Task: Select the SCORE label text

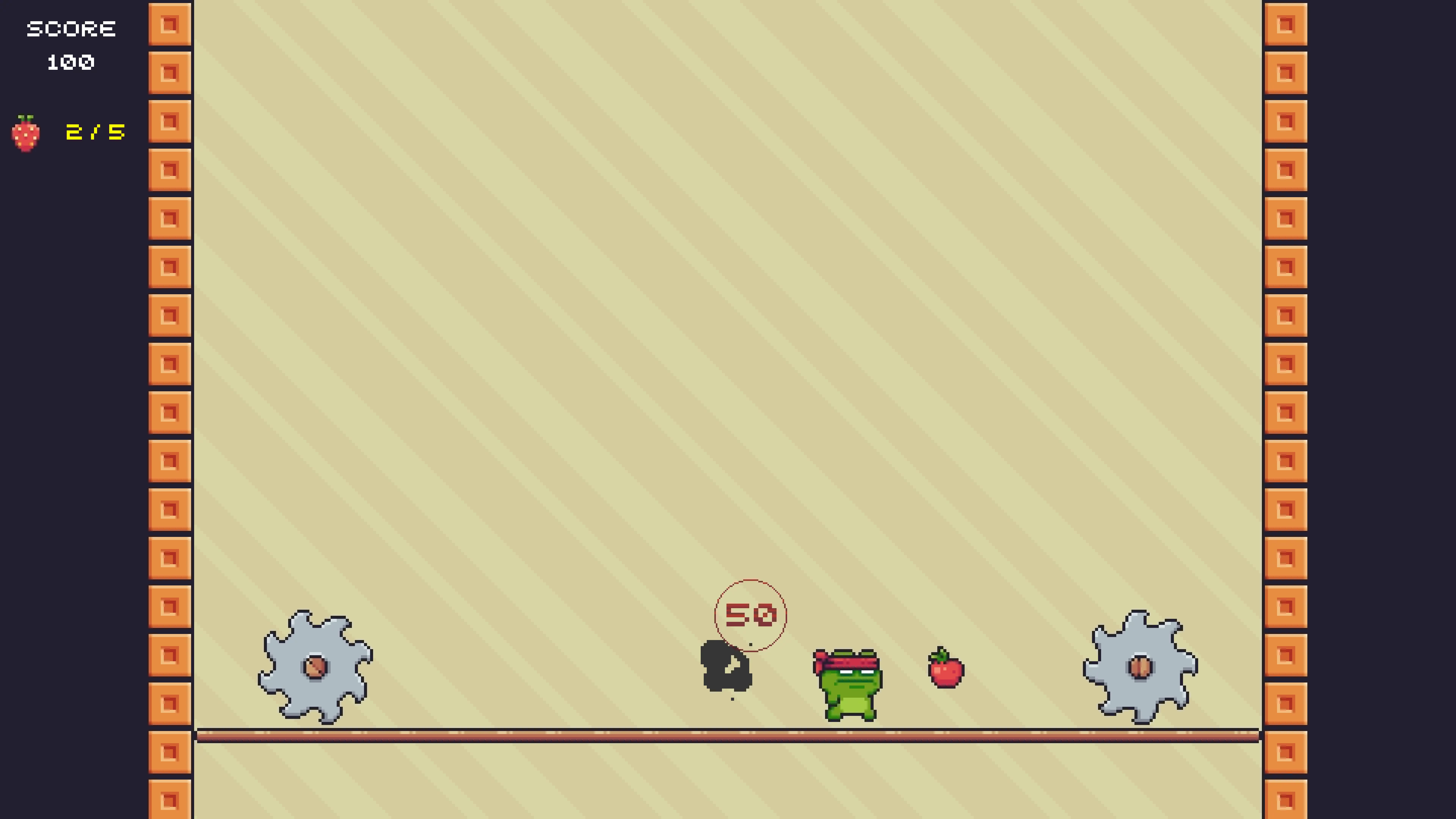Action: (71, 28)
